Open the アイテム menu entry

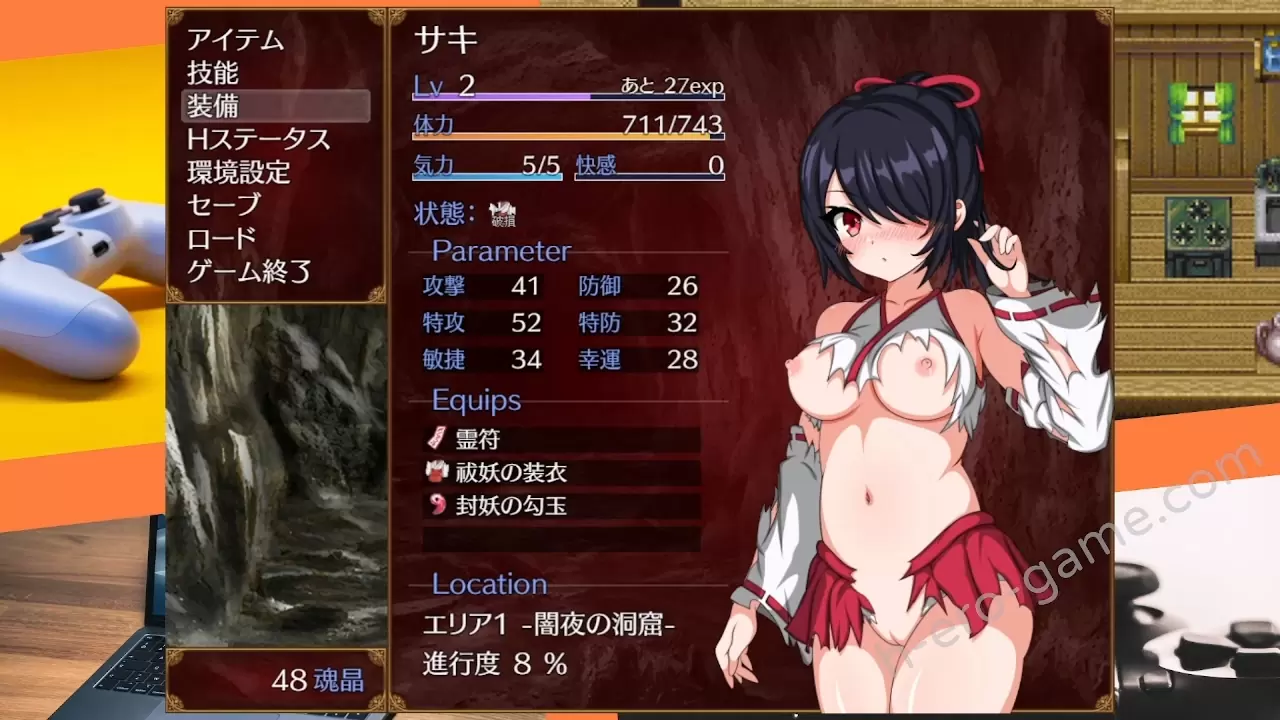pyautogui.click(x=236, y=40)
